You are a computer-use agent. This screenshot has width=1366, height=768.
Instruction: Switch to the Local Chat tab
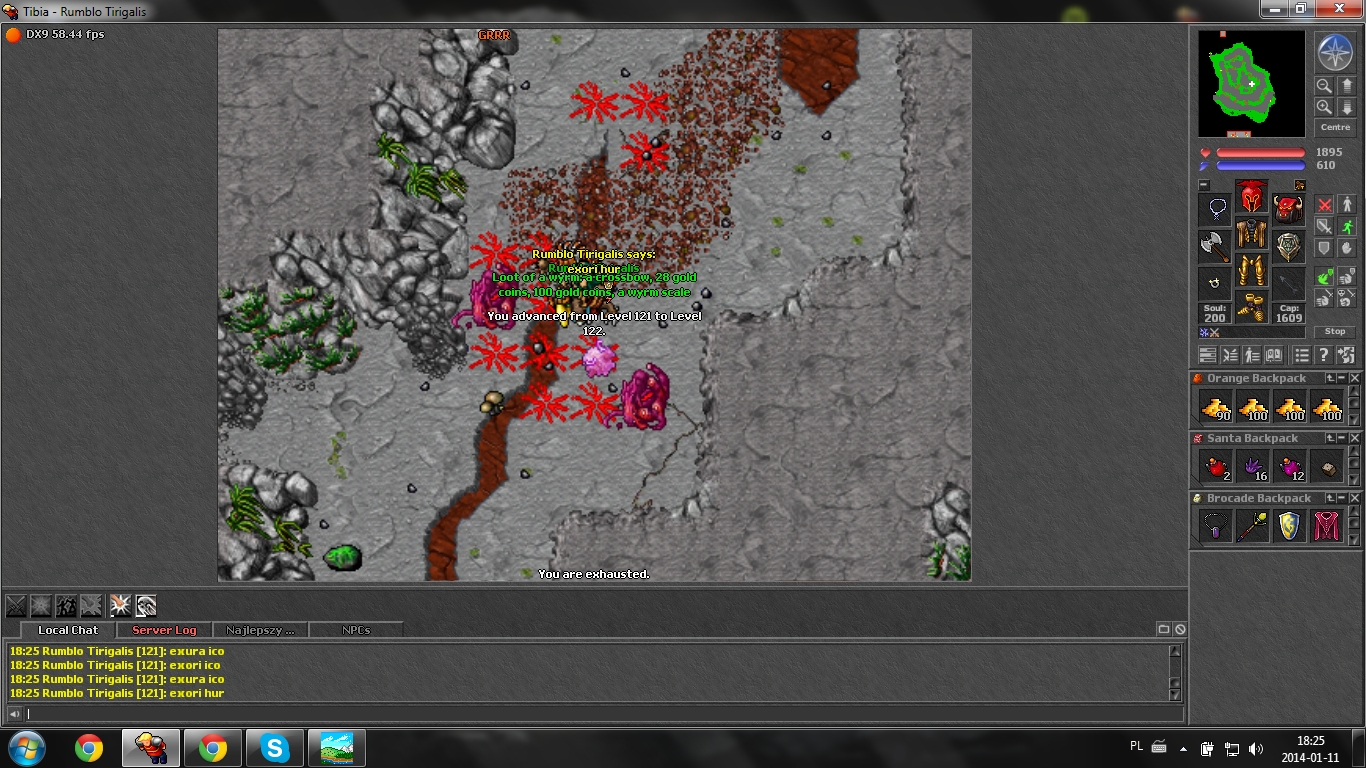(x=68, y=630)
